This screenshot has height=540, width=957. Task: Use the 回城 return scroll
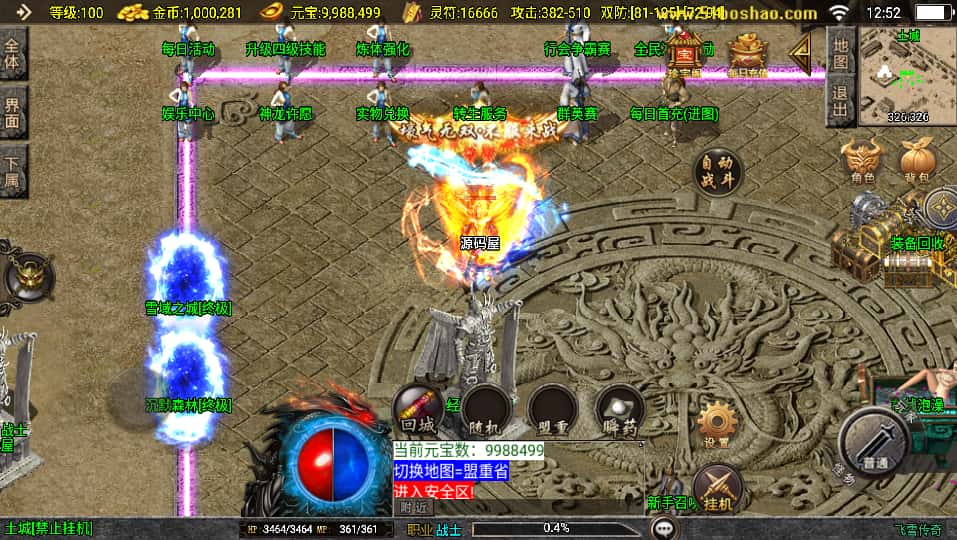tap(416, 410)
